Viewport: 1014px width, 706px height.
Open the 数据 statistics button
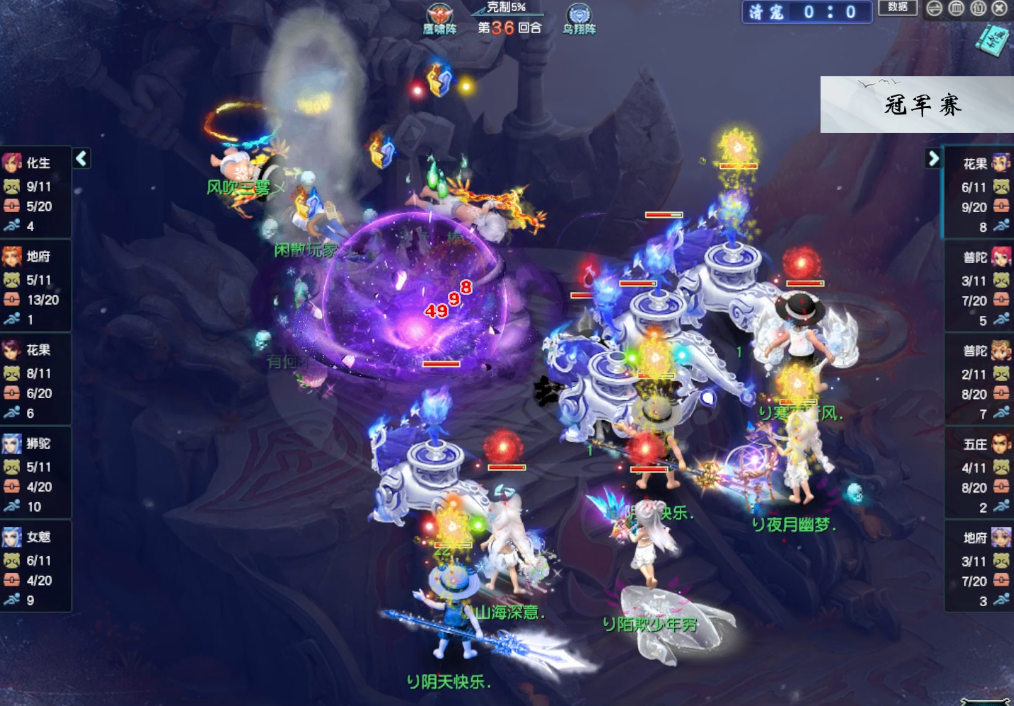click(897, 8)
